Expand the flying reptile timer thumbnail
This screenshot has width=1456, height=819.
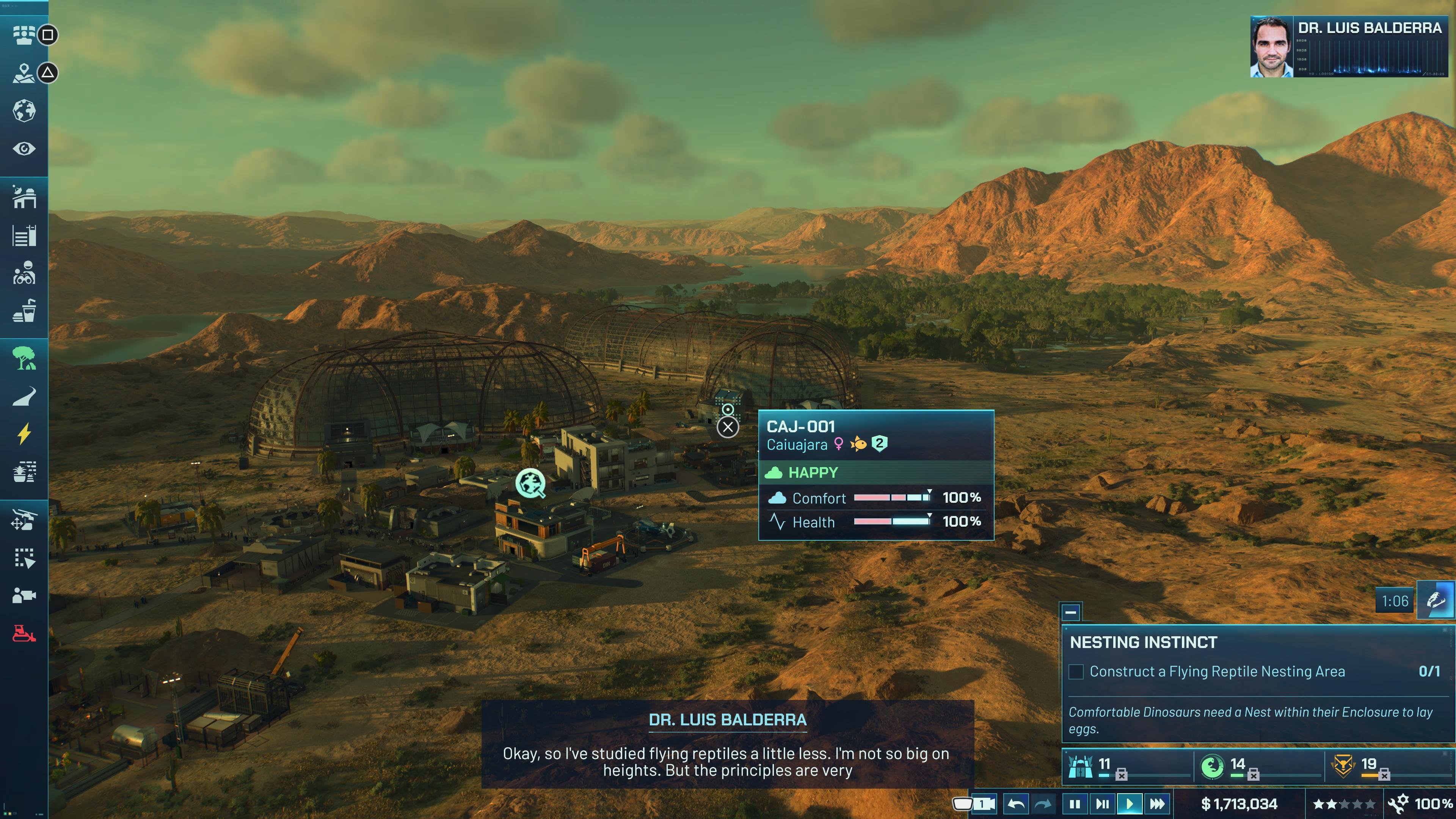point(1436,601)
